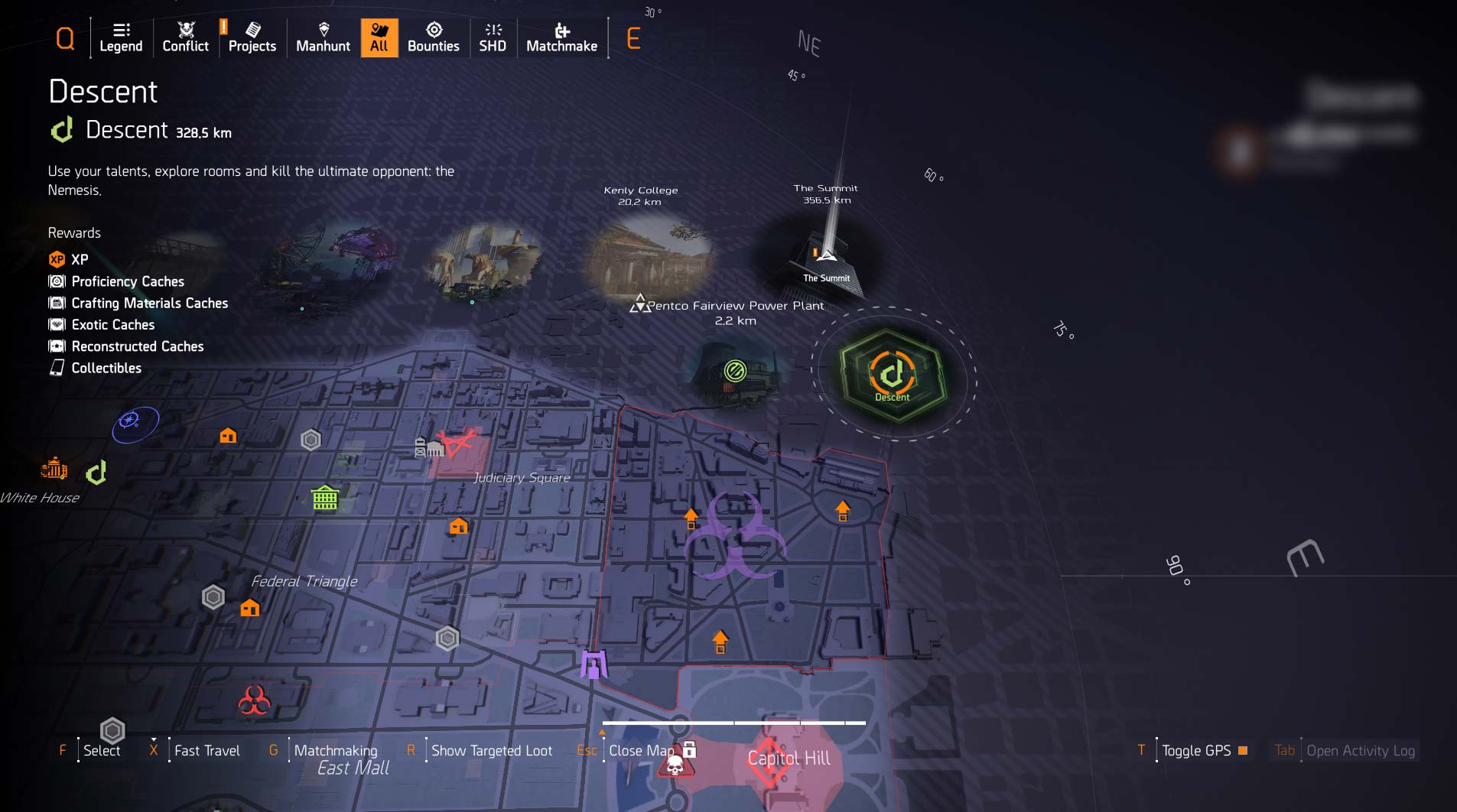Open the SHD tab
Image resolution: width=1457 pixels, height=812 pixels.
pos(493,37)
